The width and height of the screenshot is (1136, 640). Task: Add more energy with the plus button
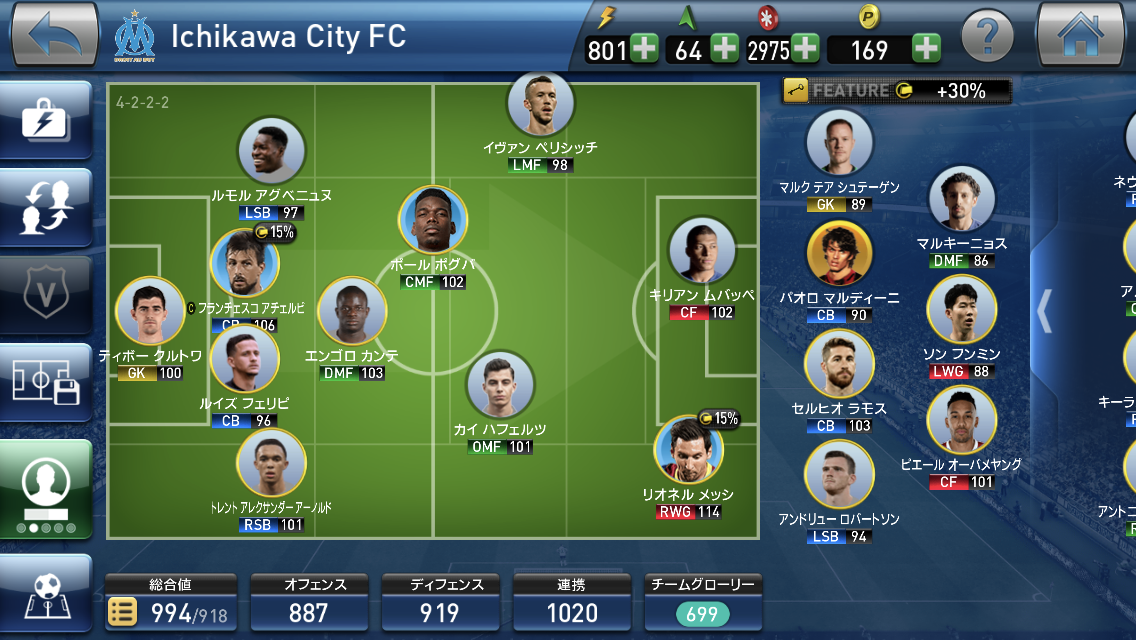(645, 49)
